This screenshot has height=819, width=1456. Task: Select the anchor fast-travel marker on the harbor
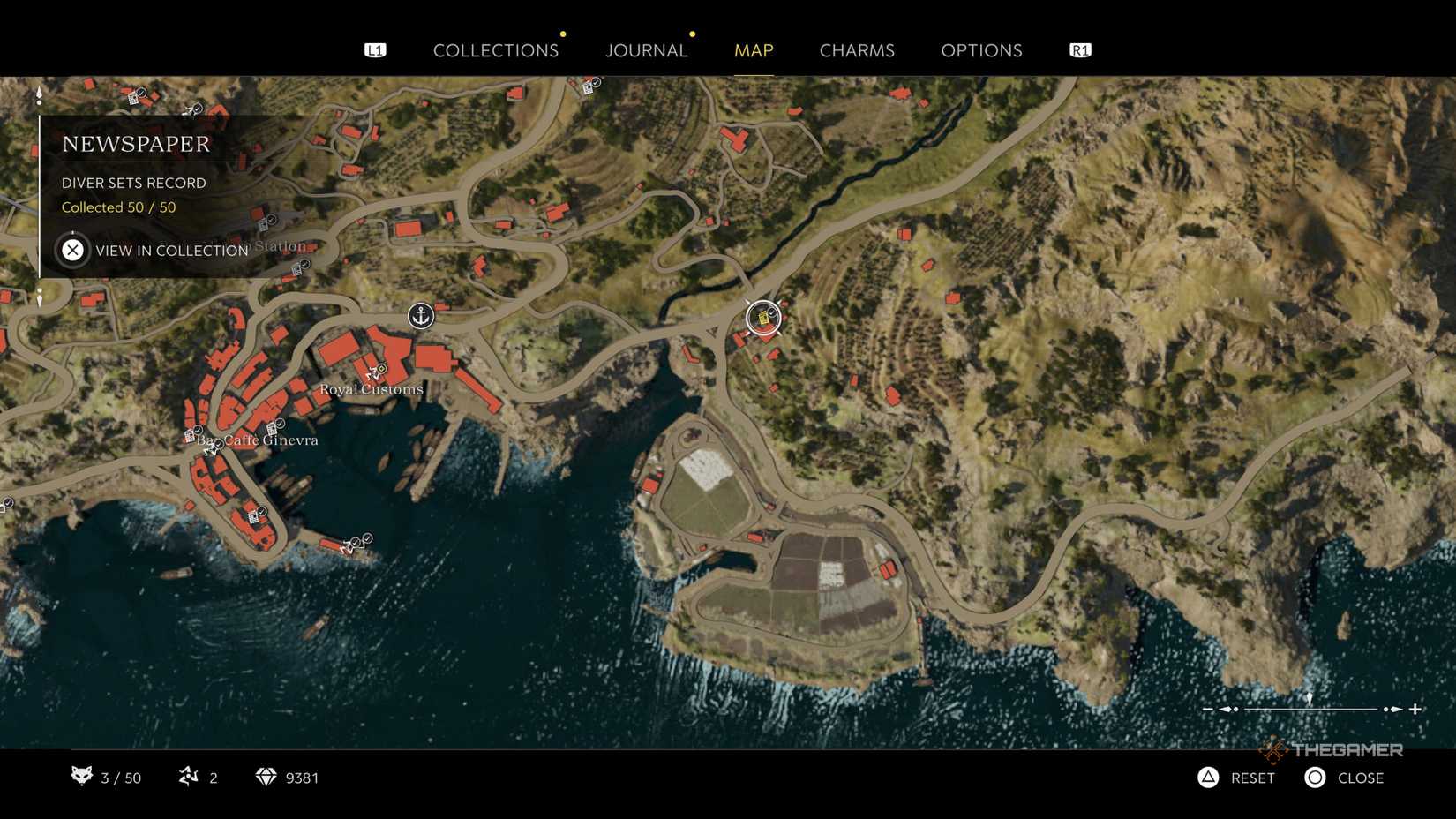click(420, 316)
